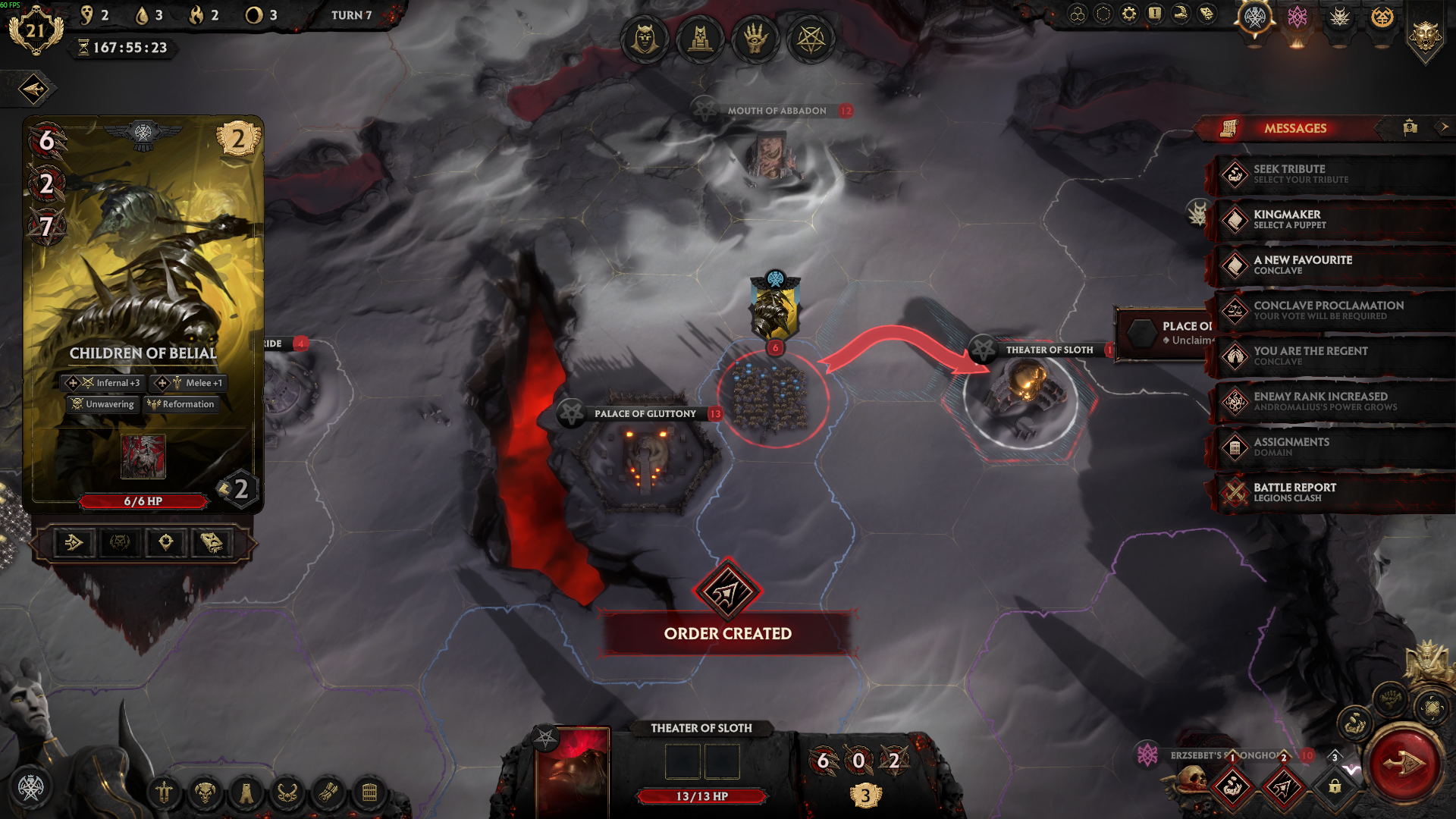Select order slot 1 with the tribute hand
The image size is (1456, 819).
(1232, 786)
